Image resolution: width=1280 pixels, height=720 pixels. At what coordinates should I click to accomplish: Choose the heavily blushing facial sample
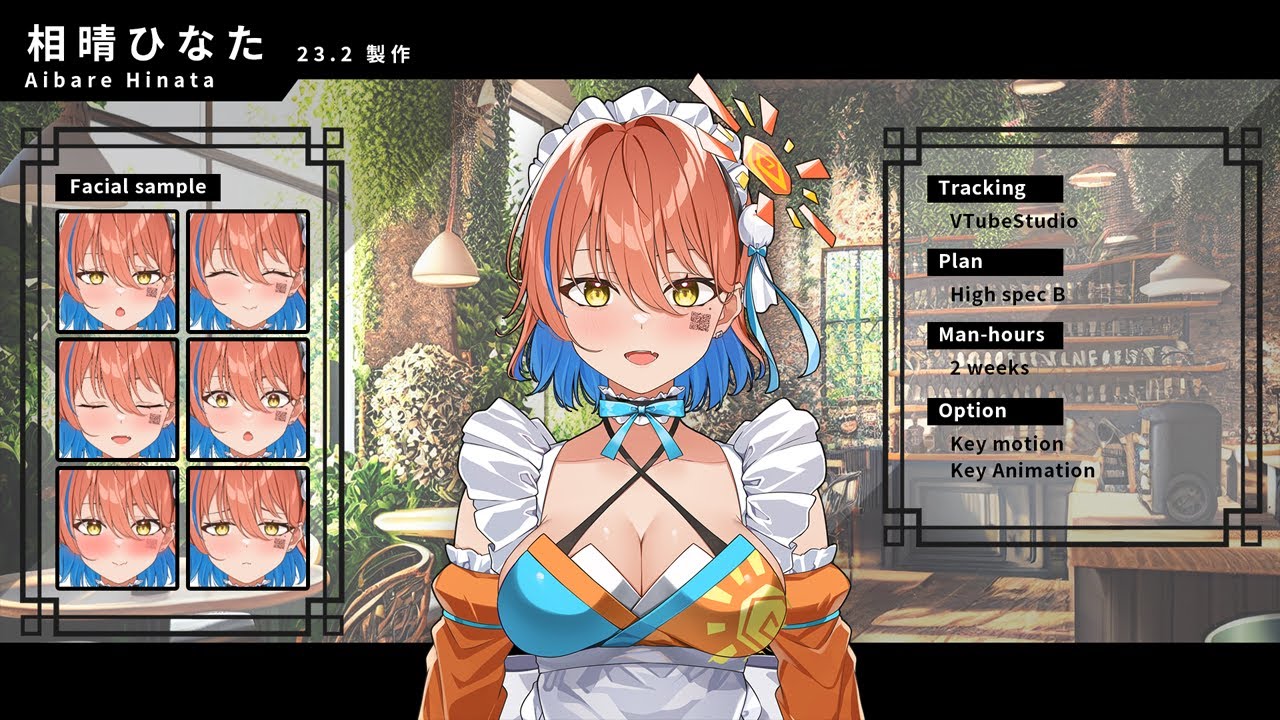pyautogui.click(x=117, y=528)
